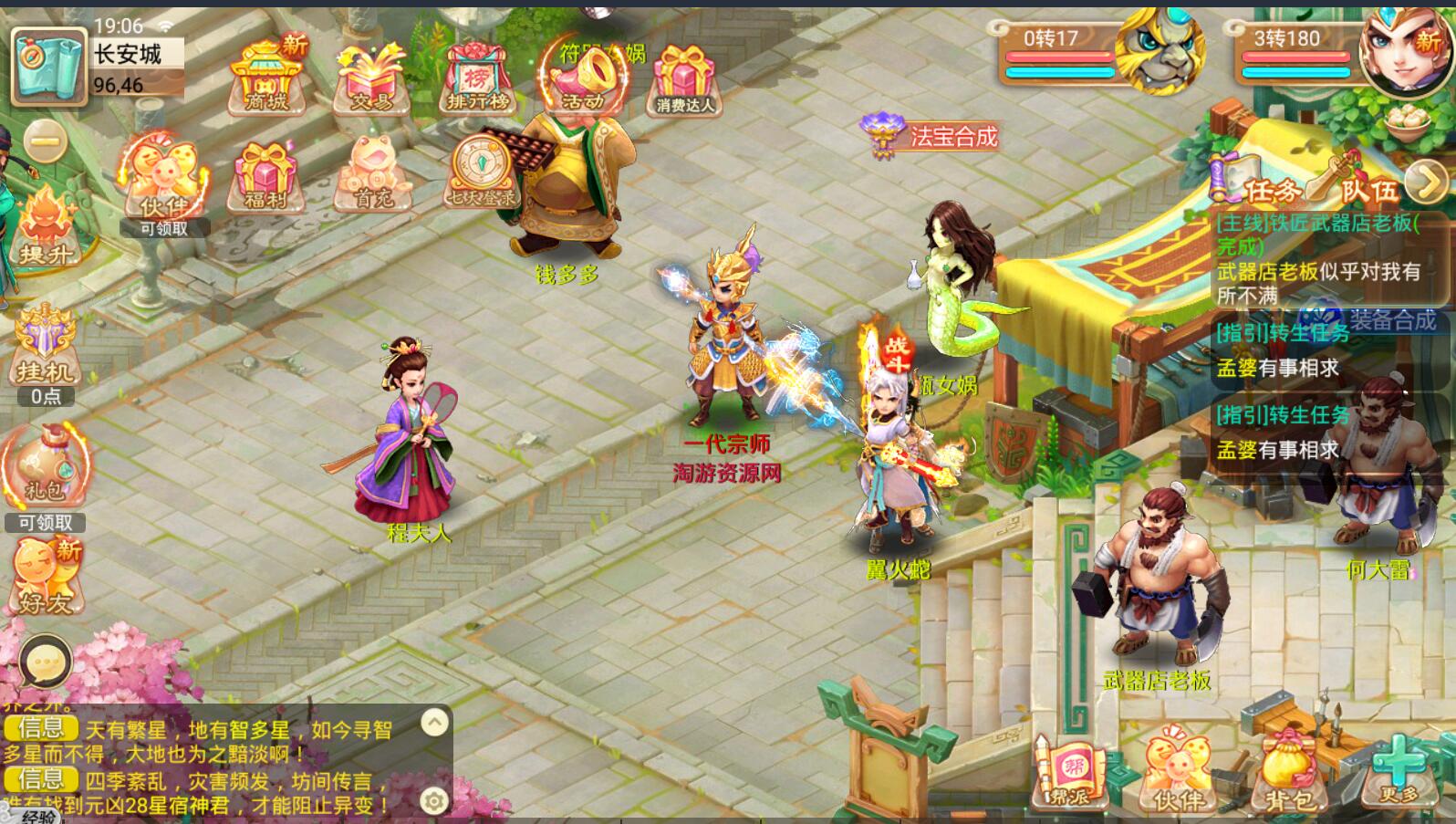Click the 提升 upgrade flame icon
Viewport: 1456px width, 824px height.
[x=44, y=228]
